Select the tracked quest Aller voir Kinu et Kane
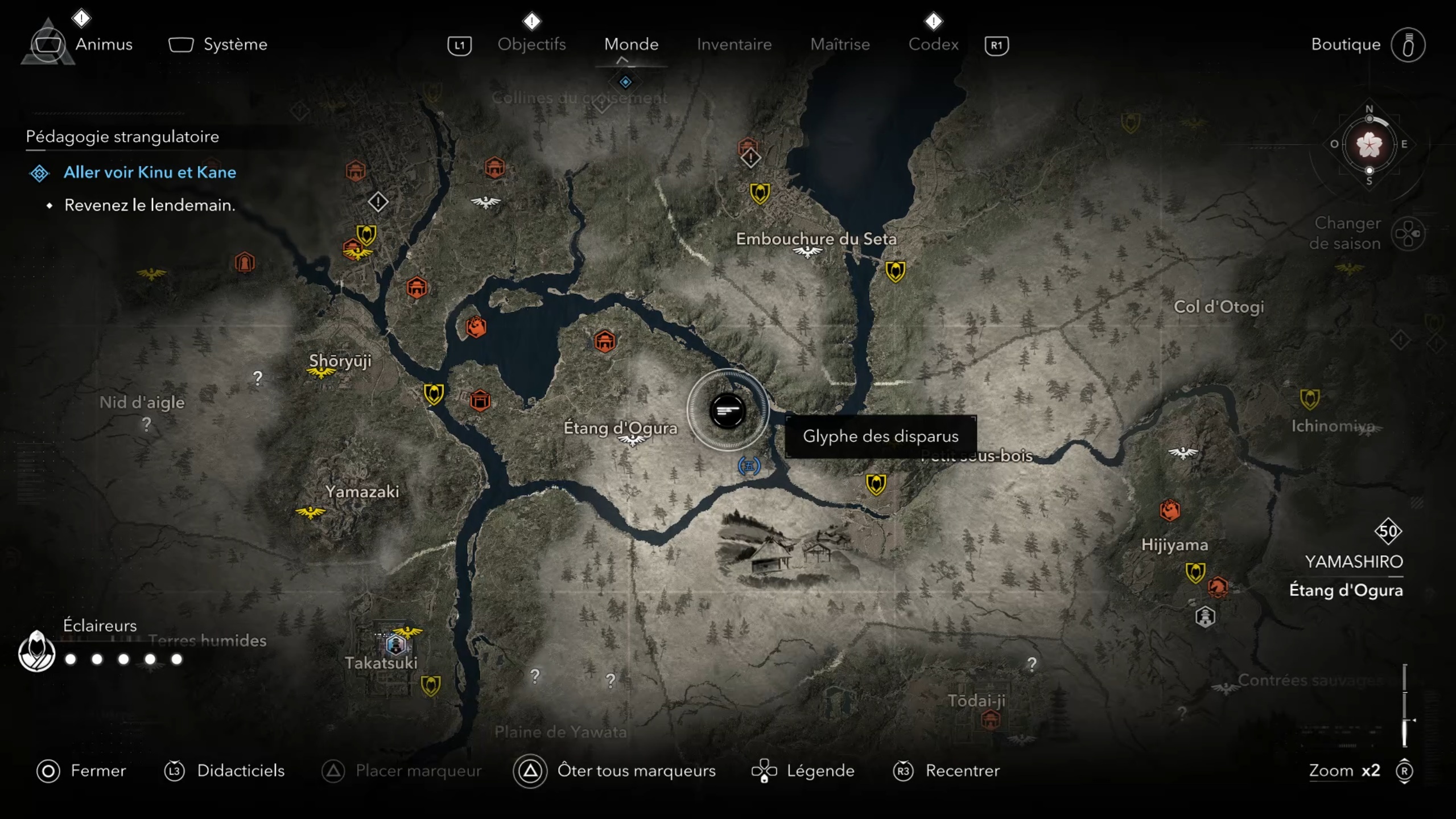The height and width of the screenshot is (819, 1456). pyautogui.click(x=149, y=172)
